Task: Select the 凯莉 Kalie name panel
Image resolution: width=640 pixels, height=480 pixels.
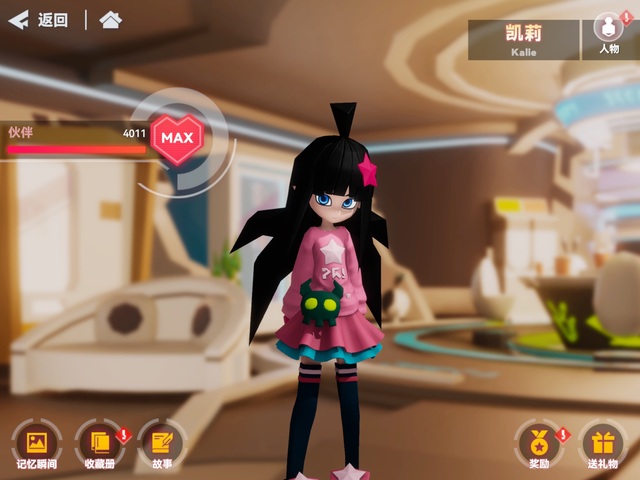Action: [523, 39]
